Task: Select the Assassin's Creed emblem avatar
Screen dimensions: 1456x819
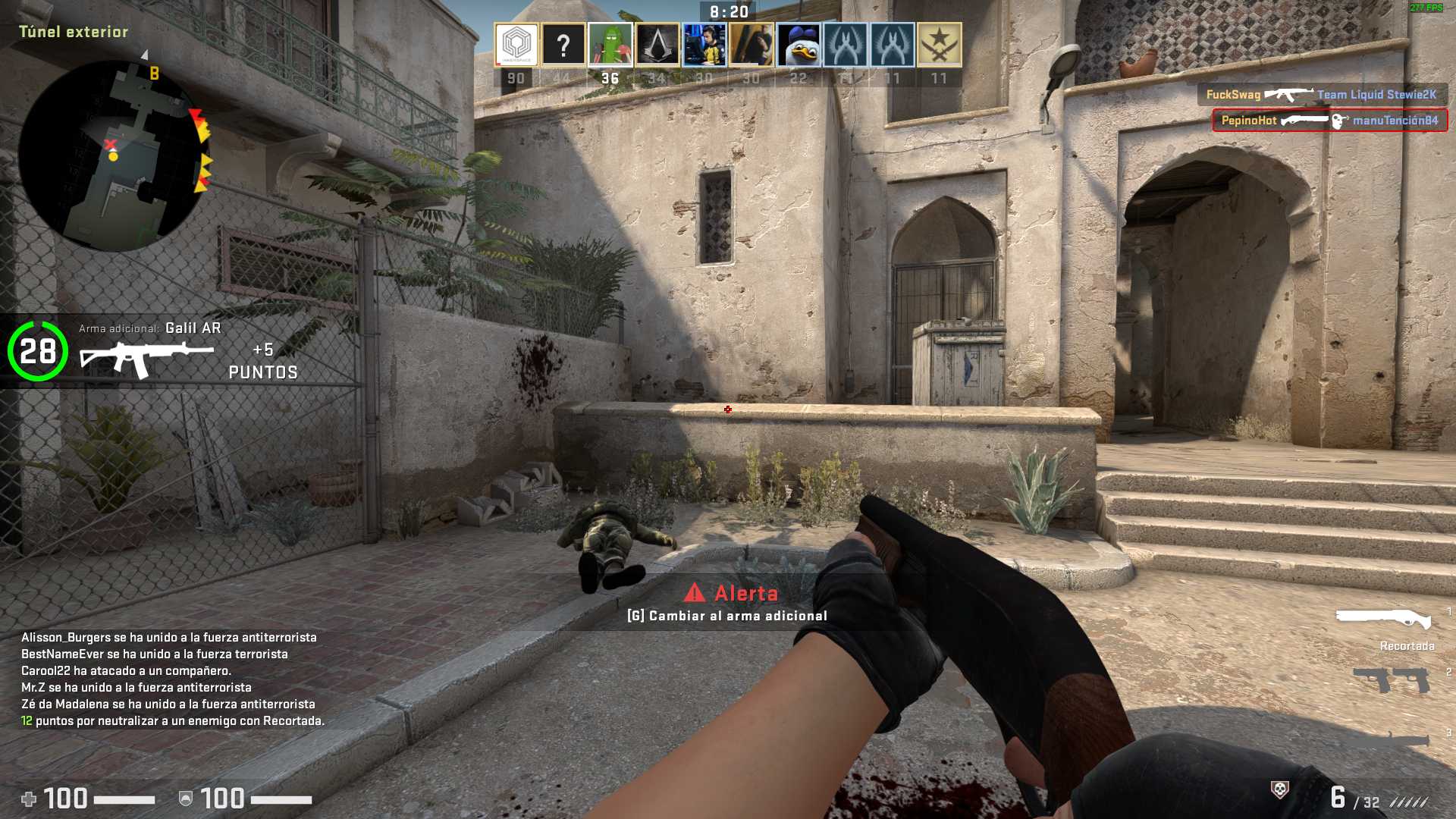Action: click(x=657, y=45)
